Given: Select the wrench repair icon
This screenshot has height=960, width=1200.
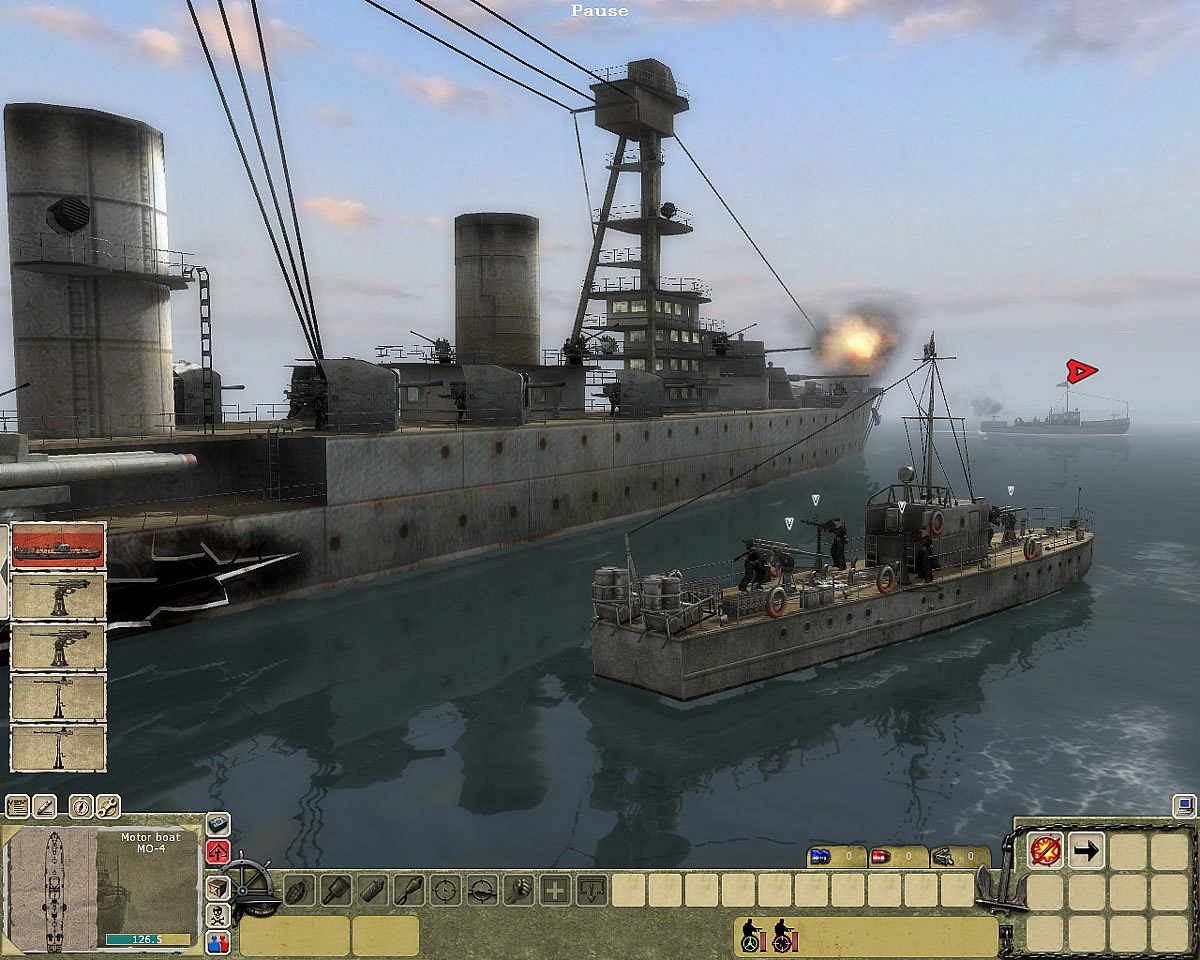Looking at the screenshot, I should (x=108, y=806).
